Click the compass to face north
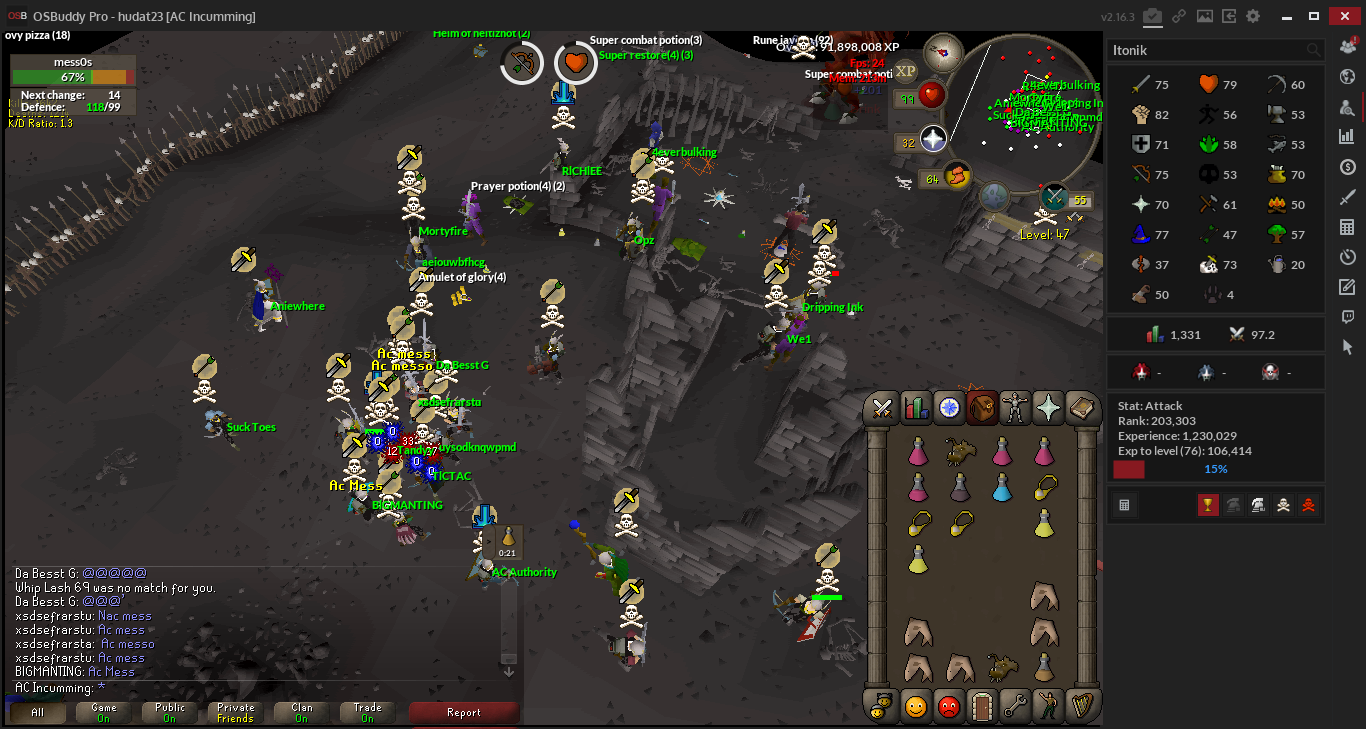This screenshot has height=729, width=1366. tap(943, 52)
